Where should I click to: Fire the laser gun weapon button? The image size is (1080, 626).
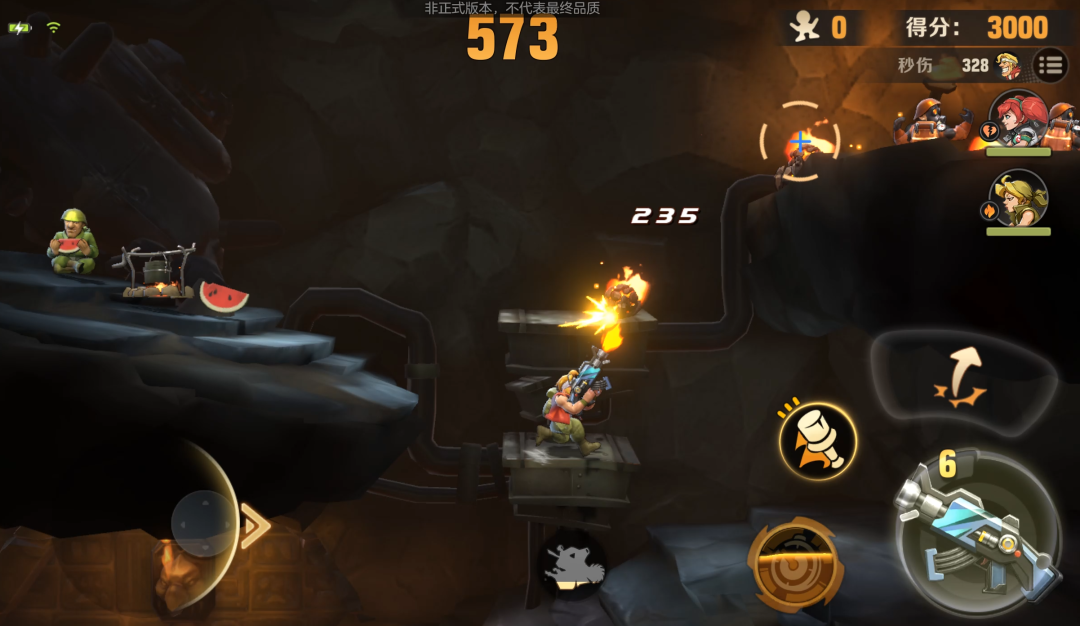point(978,530)
